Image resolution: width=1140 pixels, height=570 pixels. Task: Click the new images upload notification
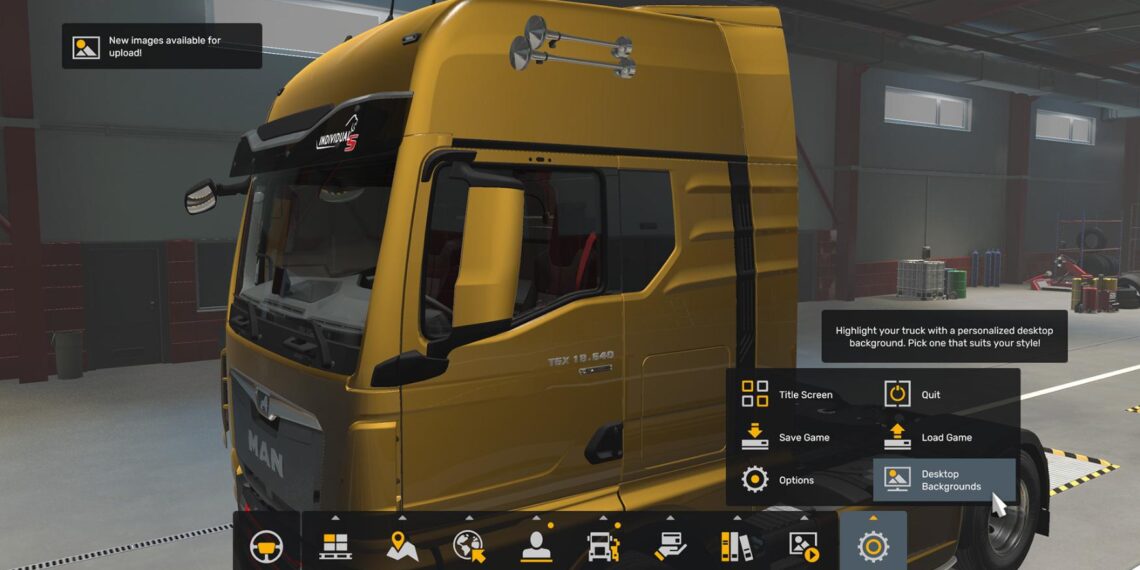(x=162, y=46)
